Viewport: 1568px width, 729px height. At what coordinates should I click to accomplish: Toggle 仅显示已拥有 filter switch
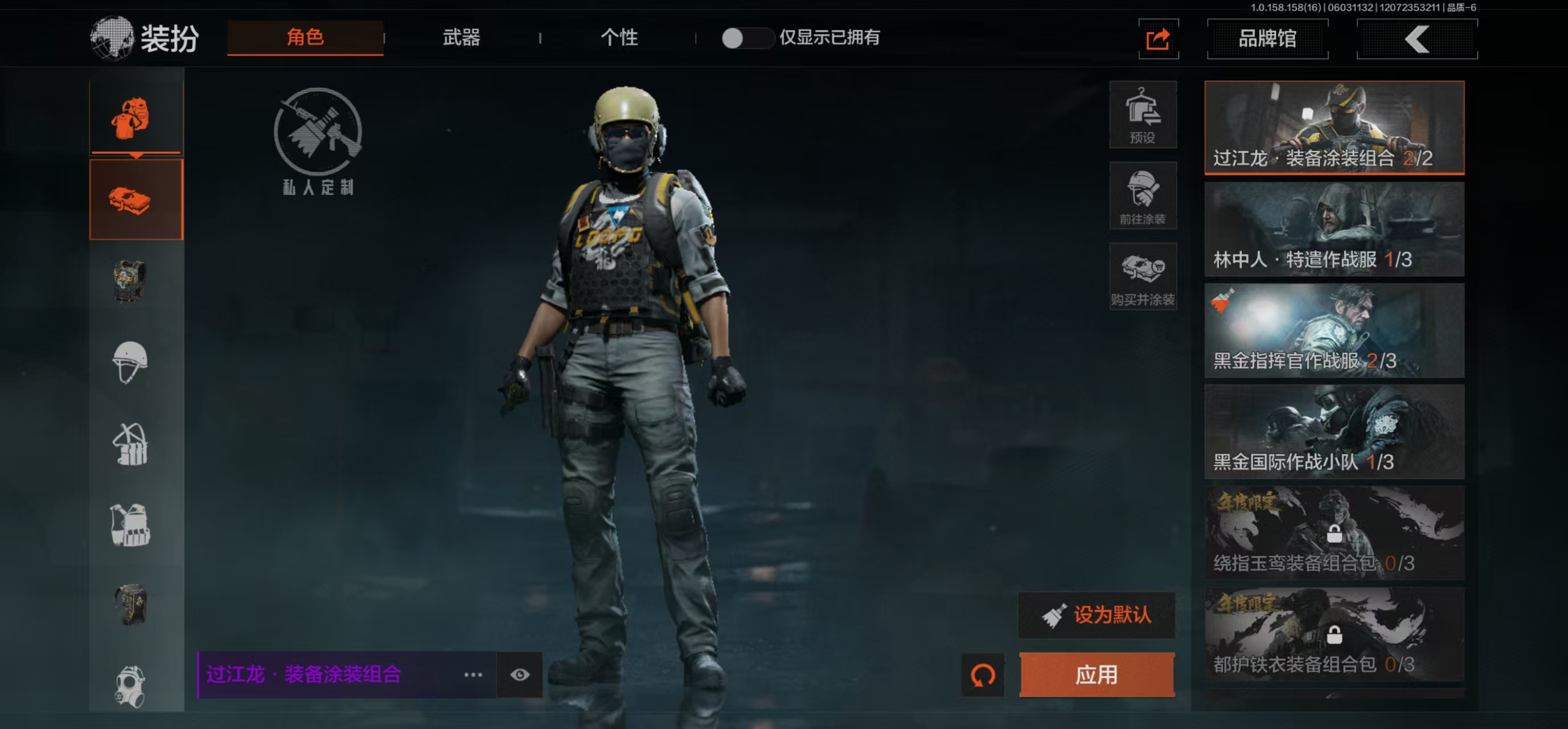(x=746, y=38)
